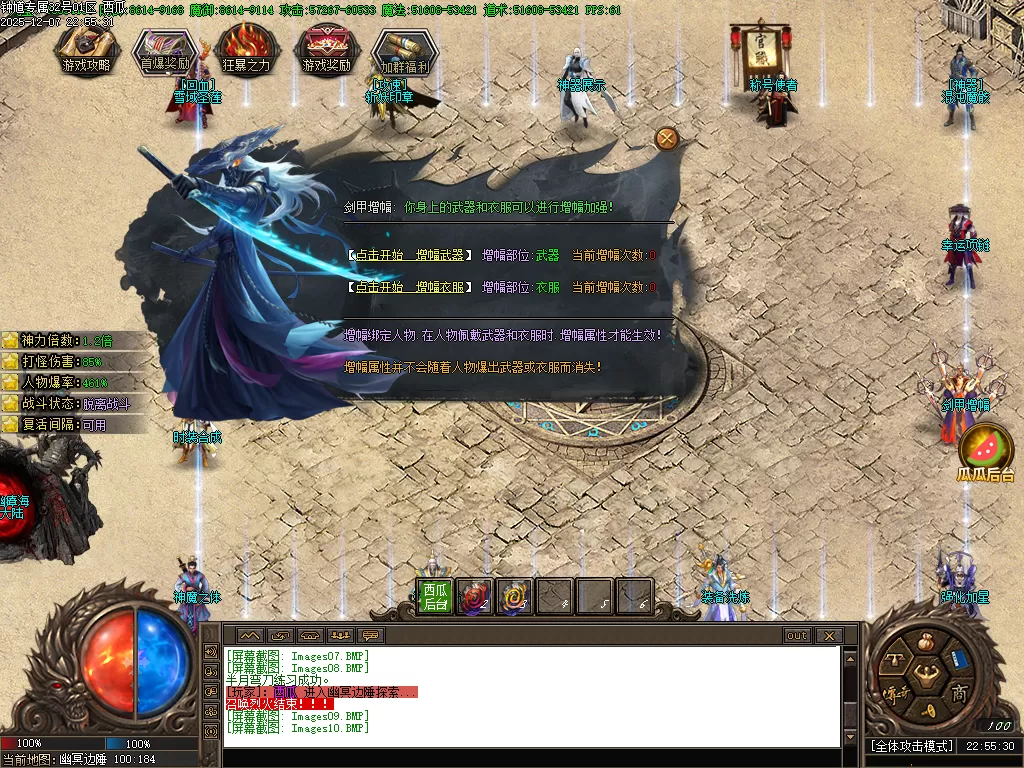Open the 游戏攻略 game guide icon
1024x768 pixels.
click(87, 49)
